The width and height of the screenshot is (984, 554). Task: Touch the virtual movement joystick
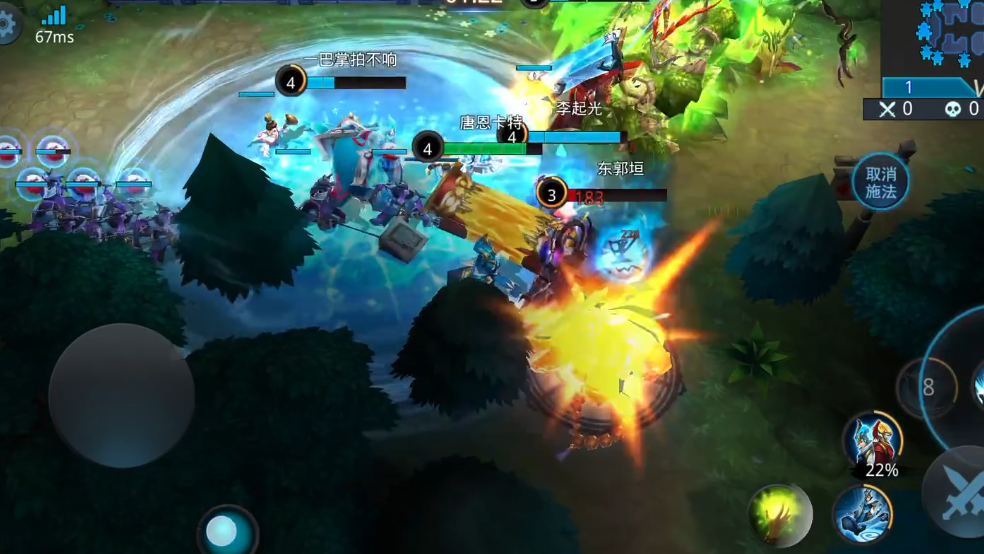[121, 395]
